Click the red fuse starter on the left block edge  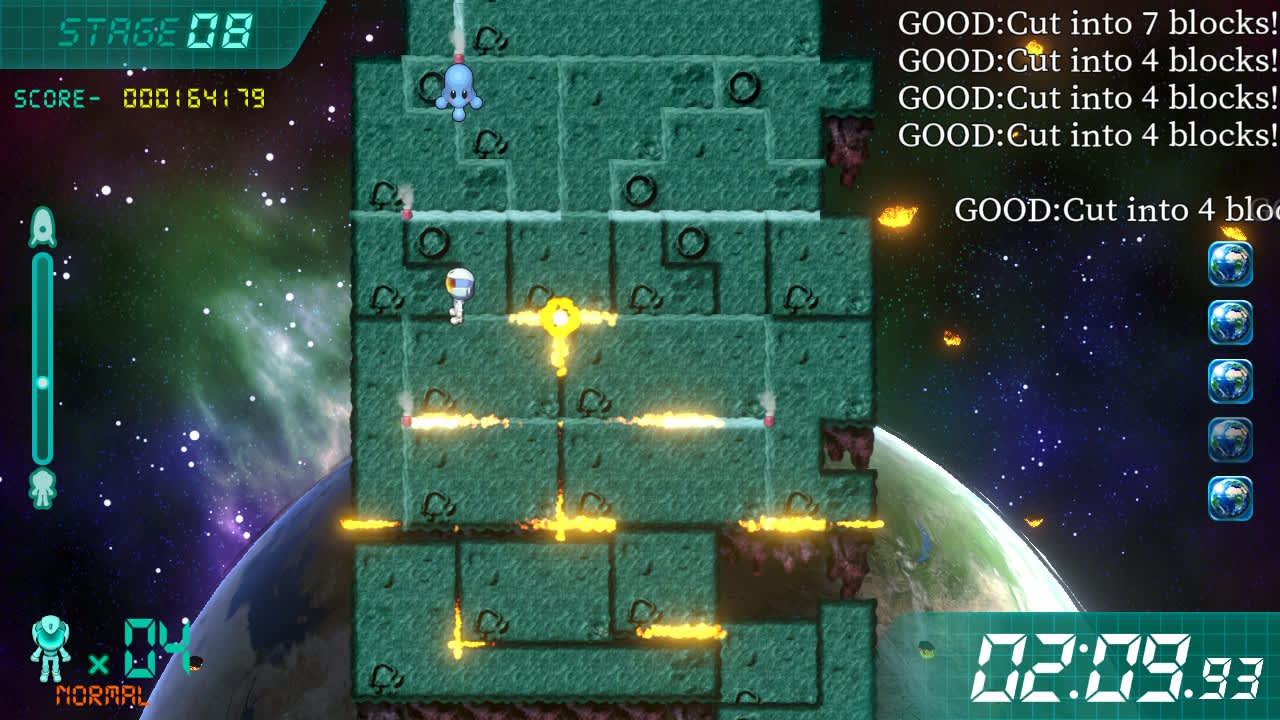click(408, 419)
